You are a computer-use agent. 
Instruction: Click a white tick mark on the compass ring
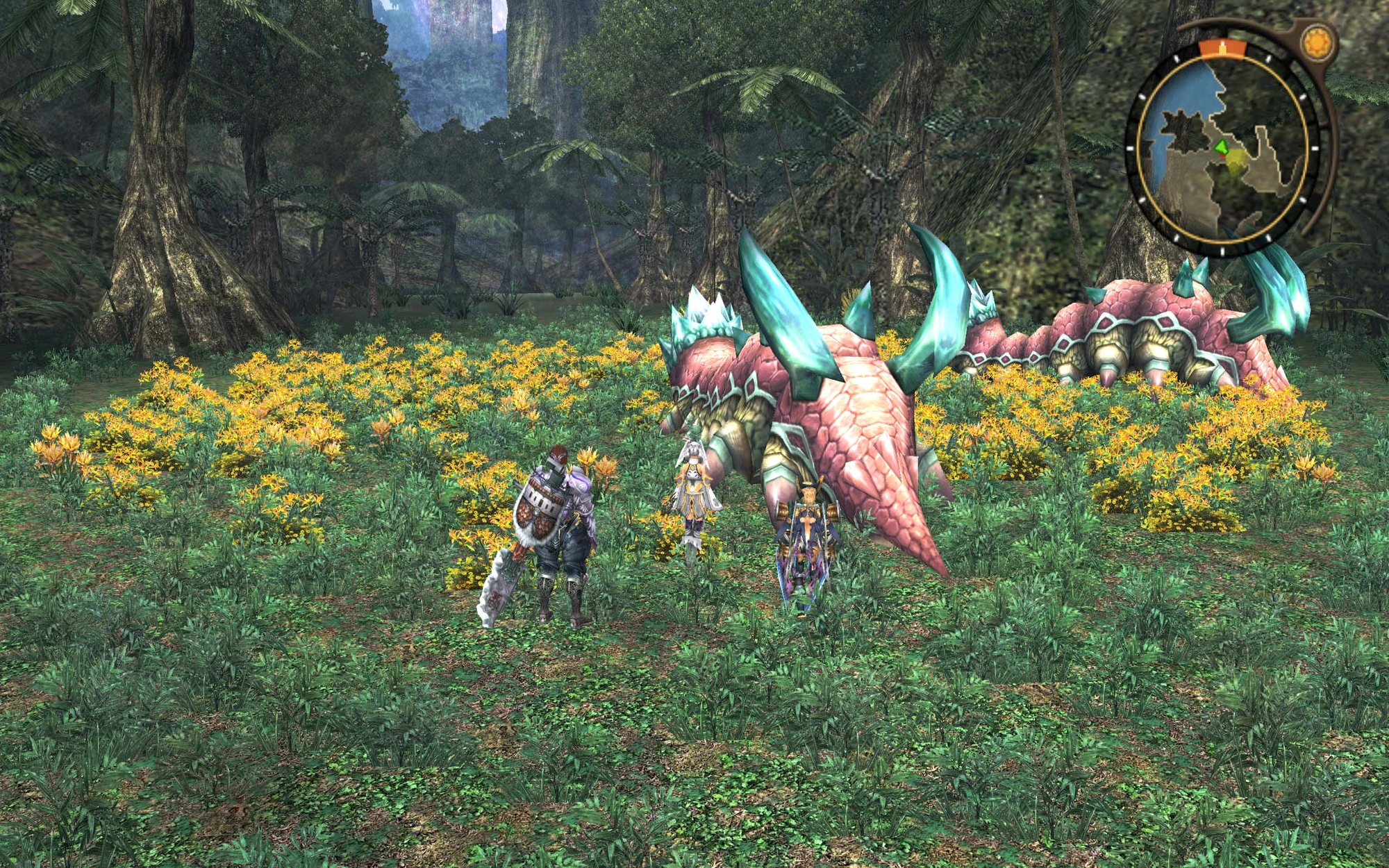click(x=1141, y=97)
